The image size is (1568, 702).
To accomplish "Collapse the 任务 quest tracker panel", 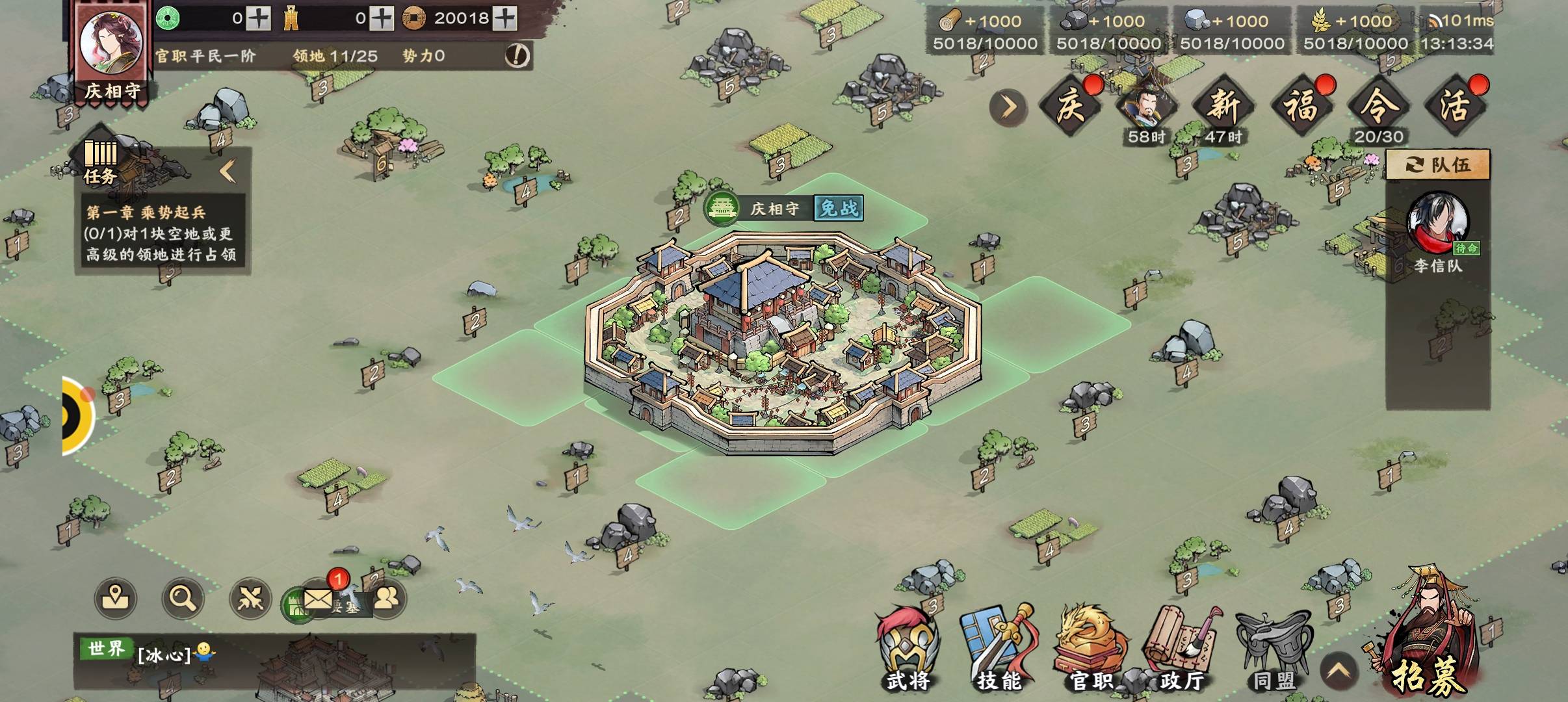I will click(228, 171).
